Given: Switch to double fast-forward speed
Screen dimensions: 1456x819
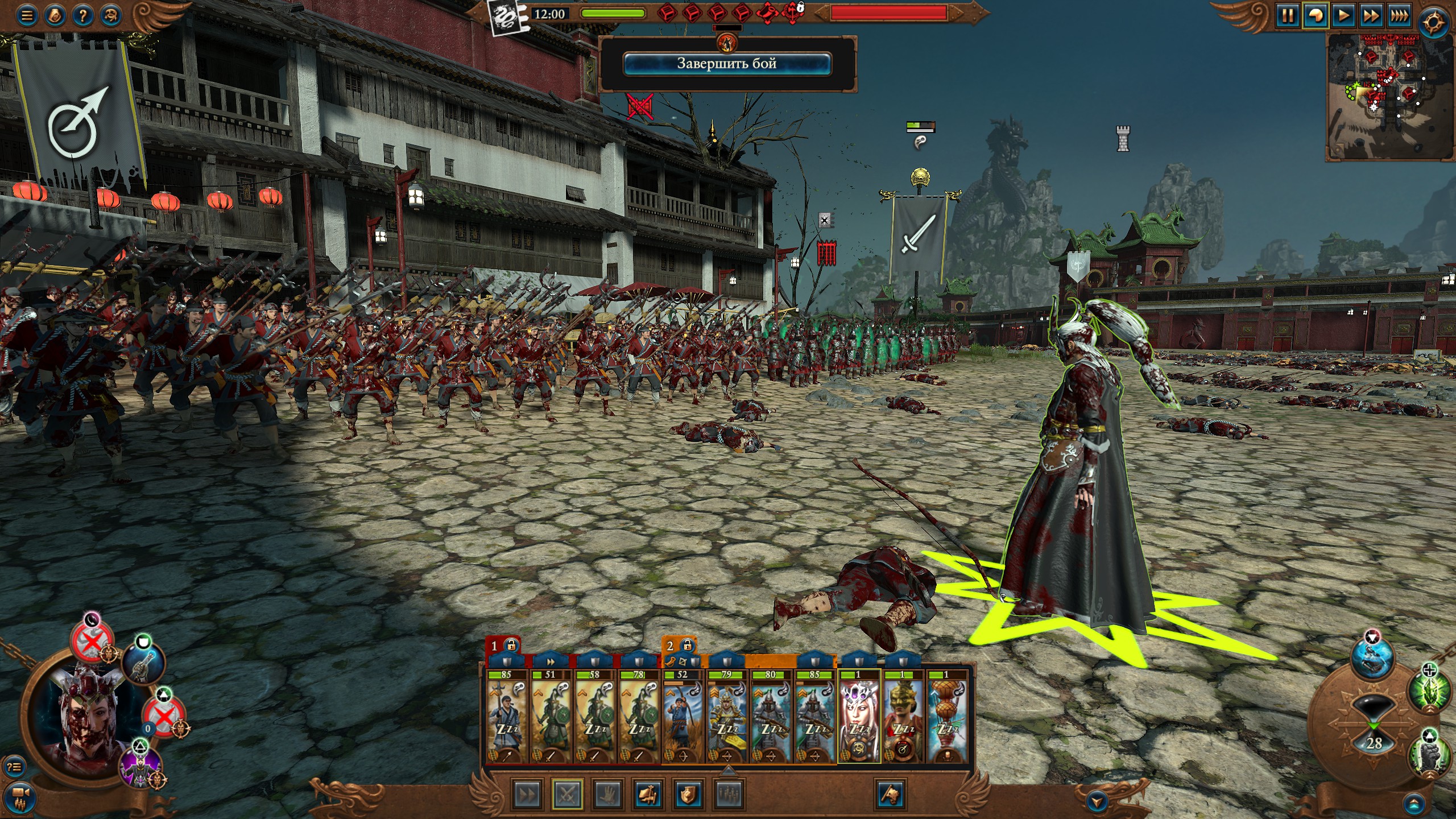Looking at the screenshot, I should tap(1371, 15).
